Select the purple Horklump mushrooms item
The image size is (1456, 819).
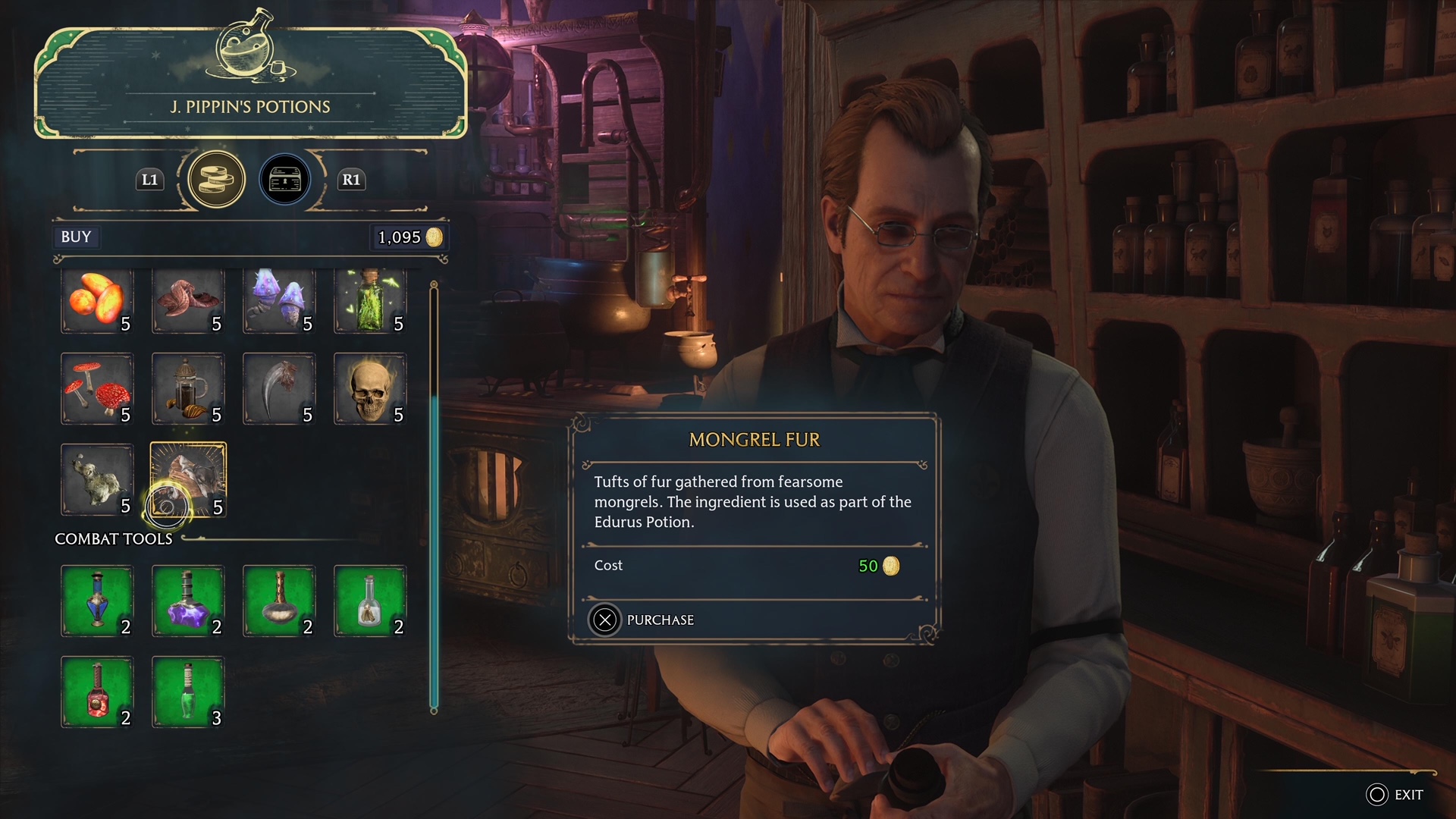click(x=279, y=301)
